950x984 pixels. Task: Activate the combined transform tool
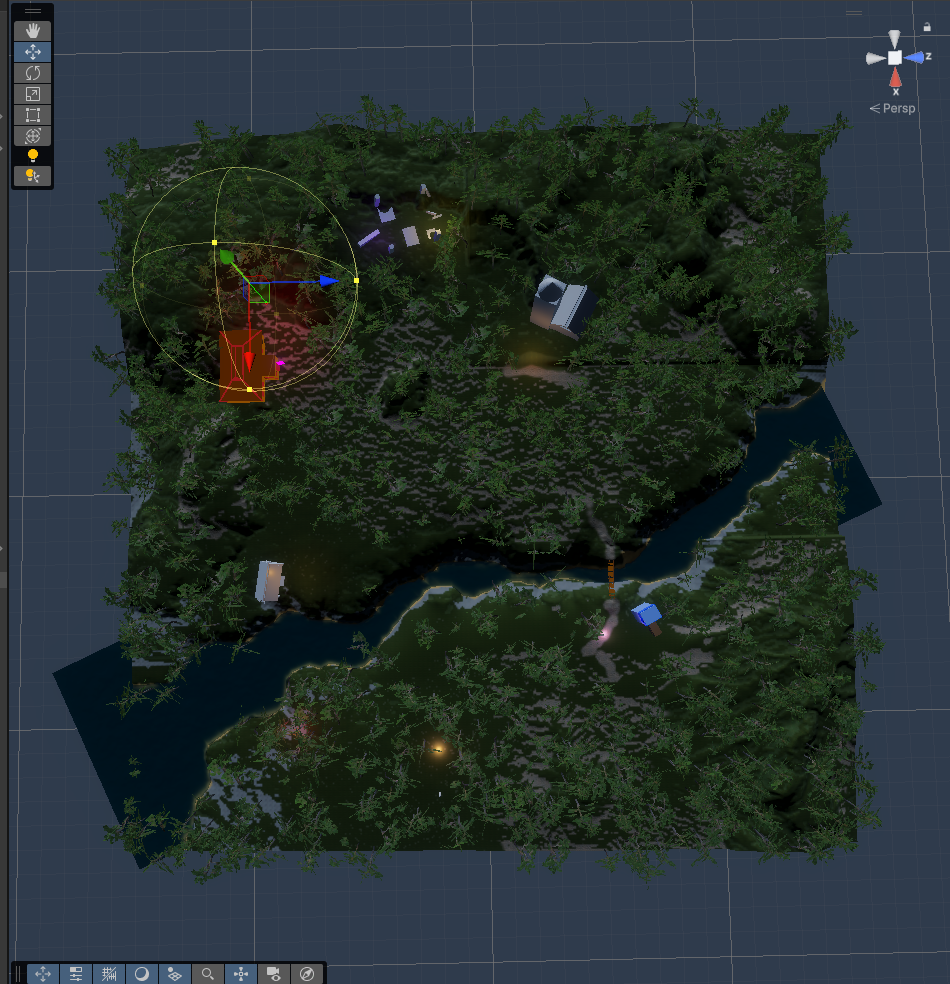[32, 136]
